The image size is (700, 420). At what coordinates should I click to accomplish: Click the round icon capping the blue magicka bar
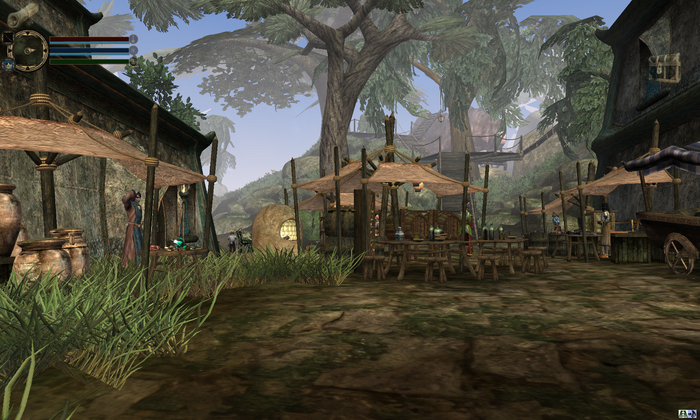coord(133,50)
